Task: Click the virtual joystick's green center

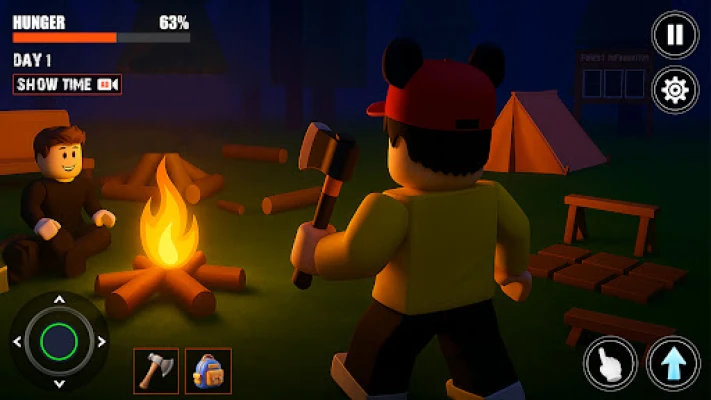Action: click(x=59, y=342)
